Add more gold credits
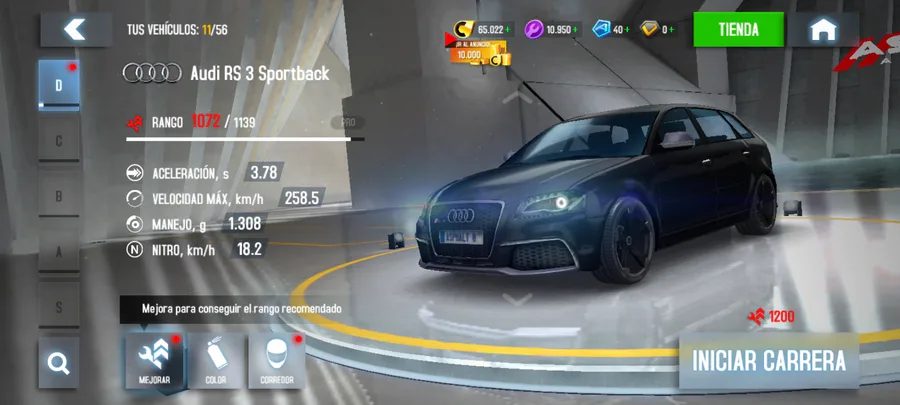The height and width of the screenshot is (405, 900). [508, 30]
